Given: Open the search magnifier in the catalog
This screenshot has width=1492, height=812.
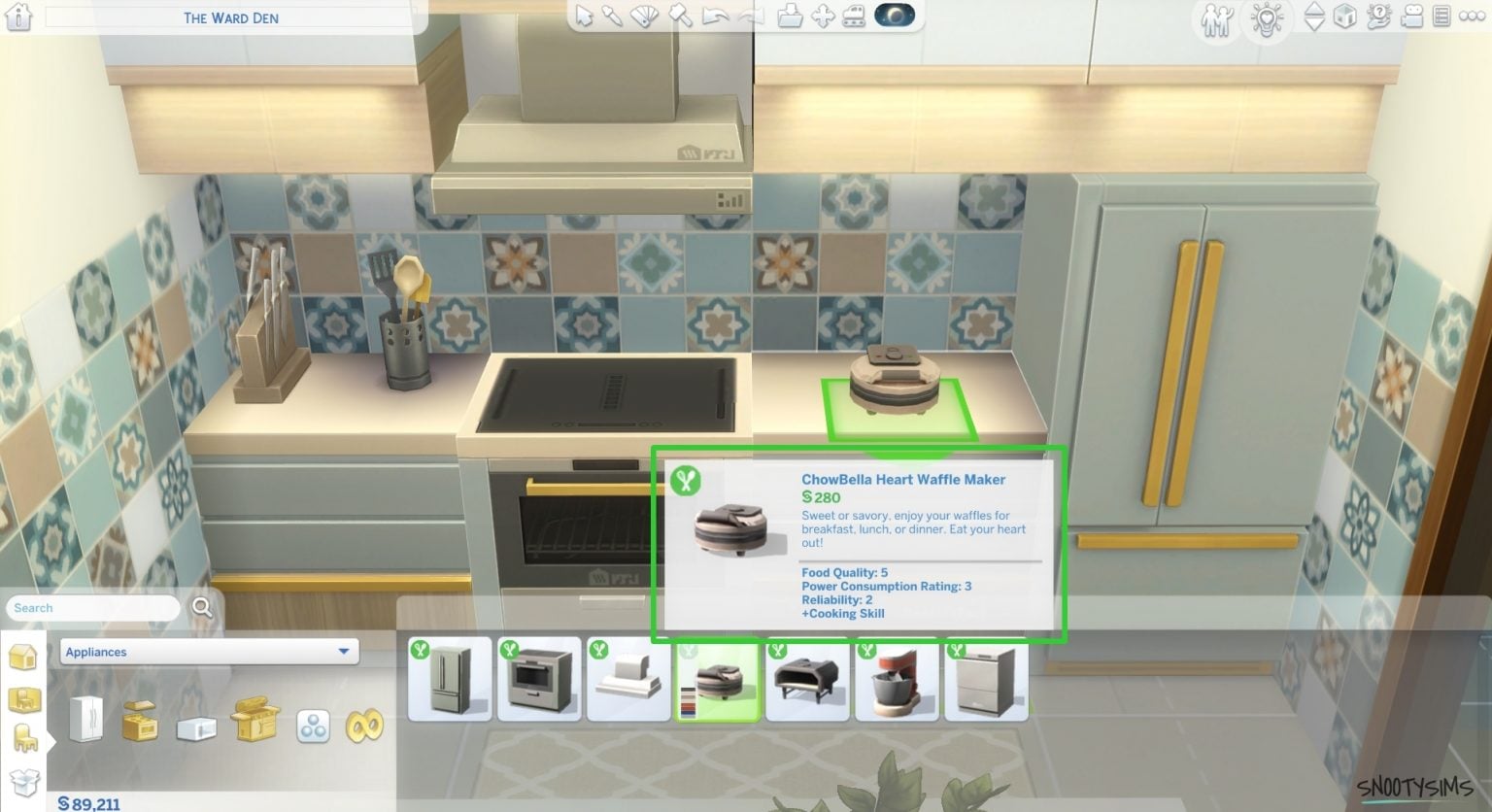Looking at the screenshot, I should point(203,608).
